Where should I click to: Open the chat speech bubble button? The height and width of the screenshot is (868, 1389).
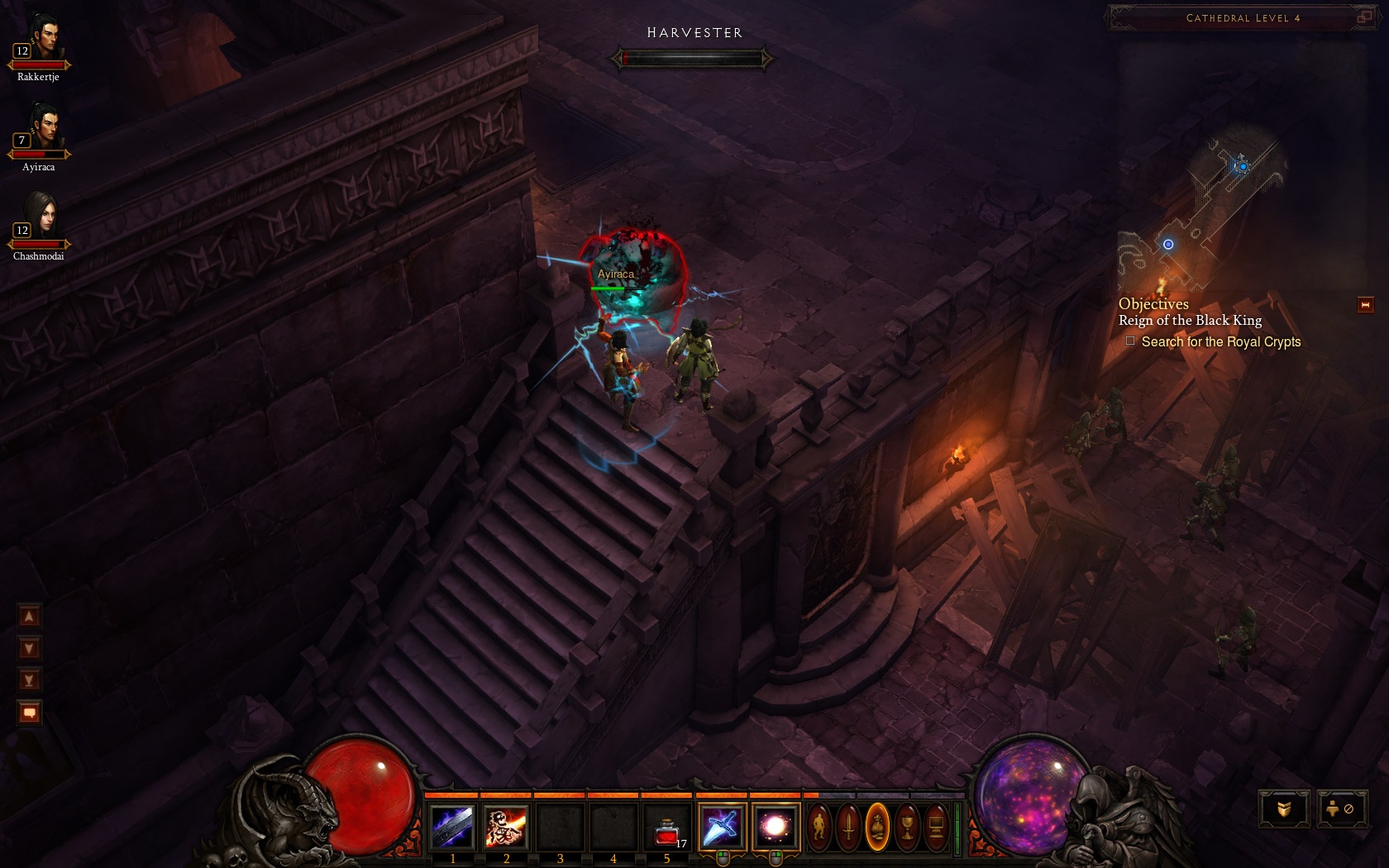point(30,713)
